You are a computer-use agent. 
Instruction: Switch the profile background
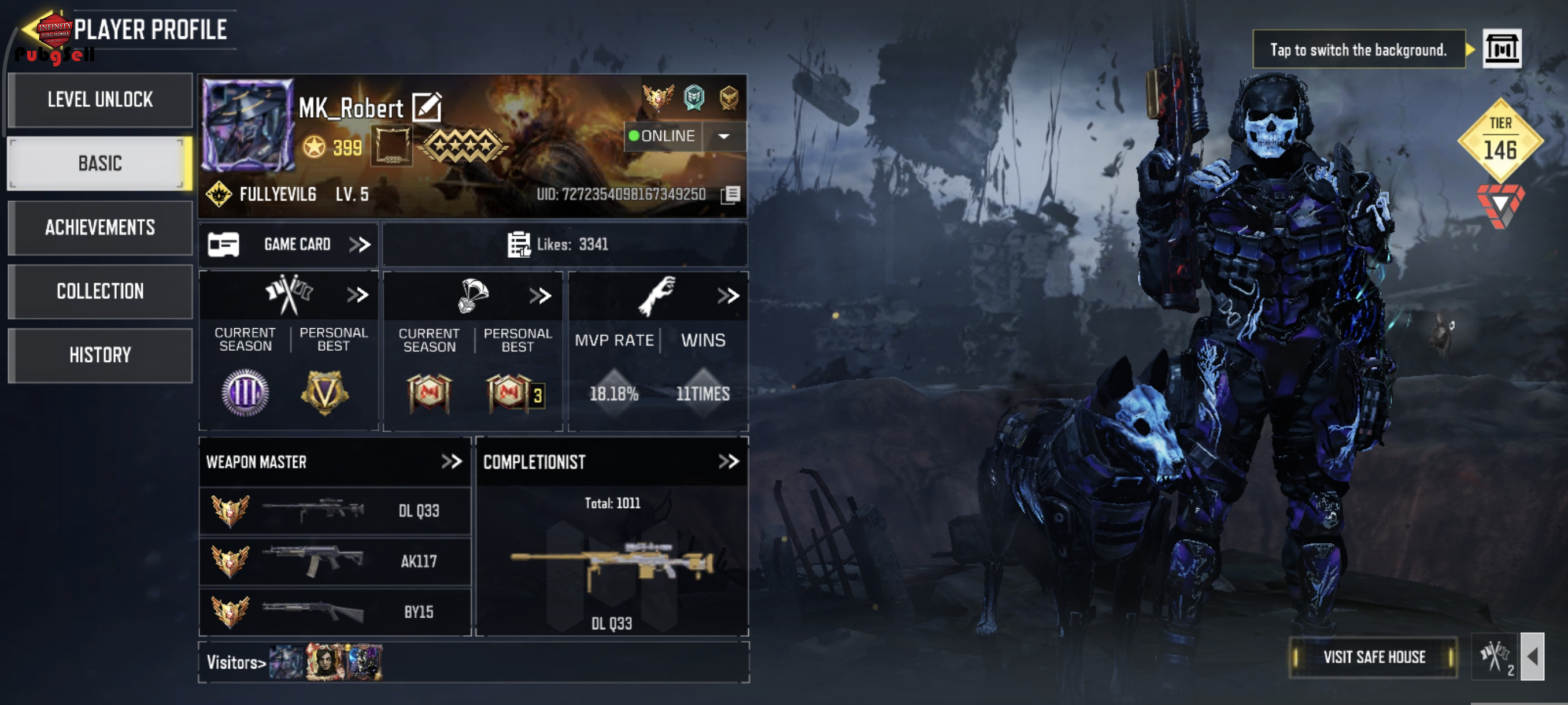(x=1501, y=49)
